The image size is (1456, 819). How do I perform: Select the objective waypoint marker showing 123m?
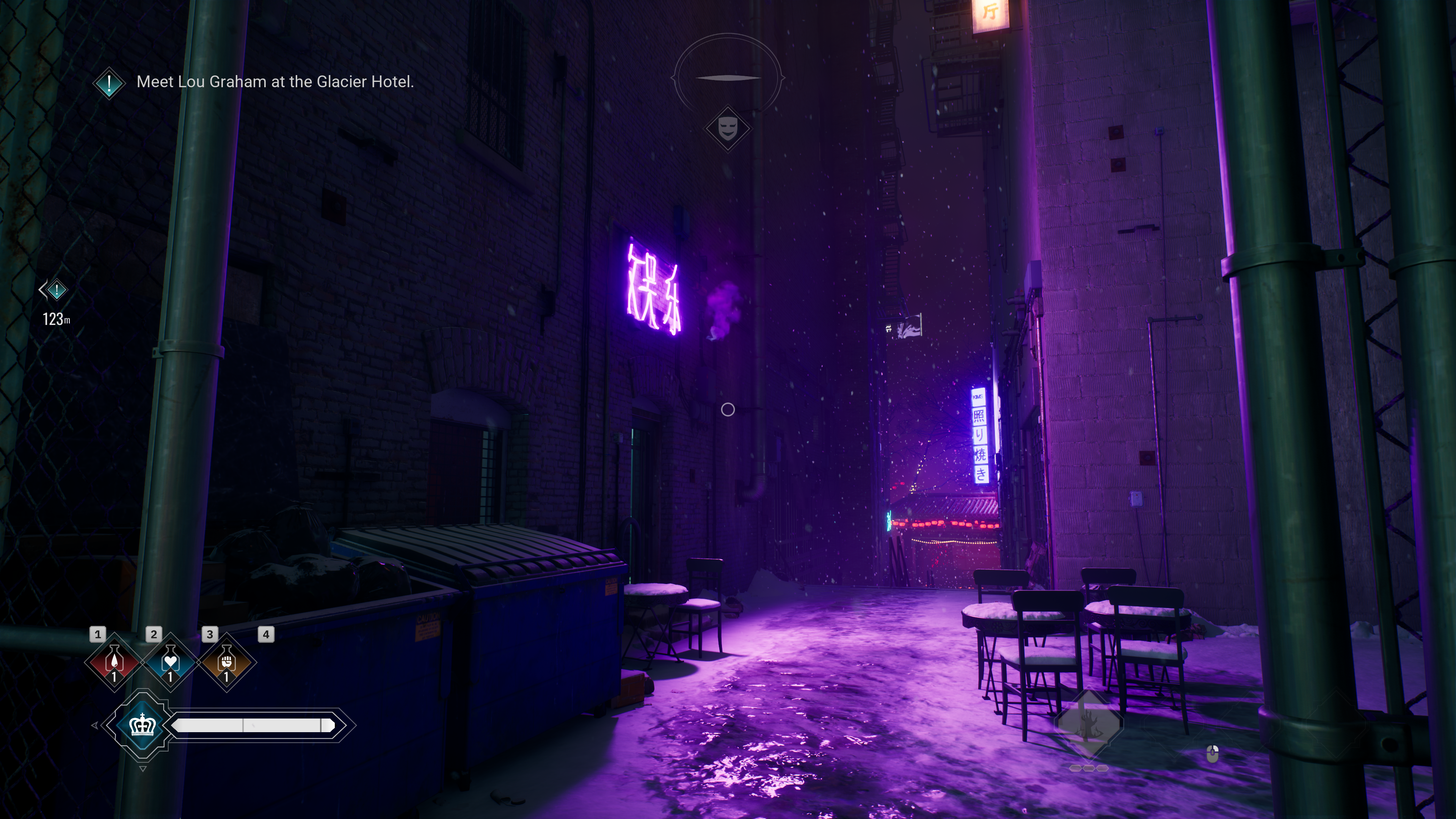point(56,290)
